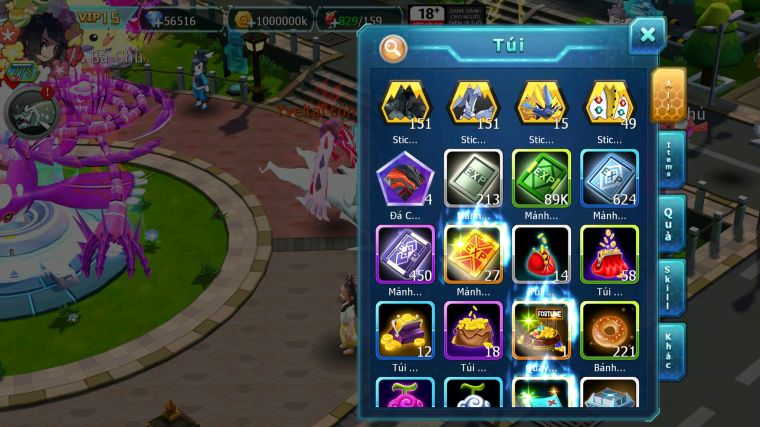Select the brown gold sack with 18

(473, 330)
